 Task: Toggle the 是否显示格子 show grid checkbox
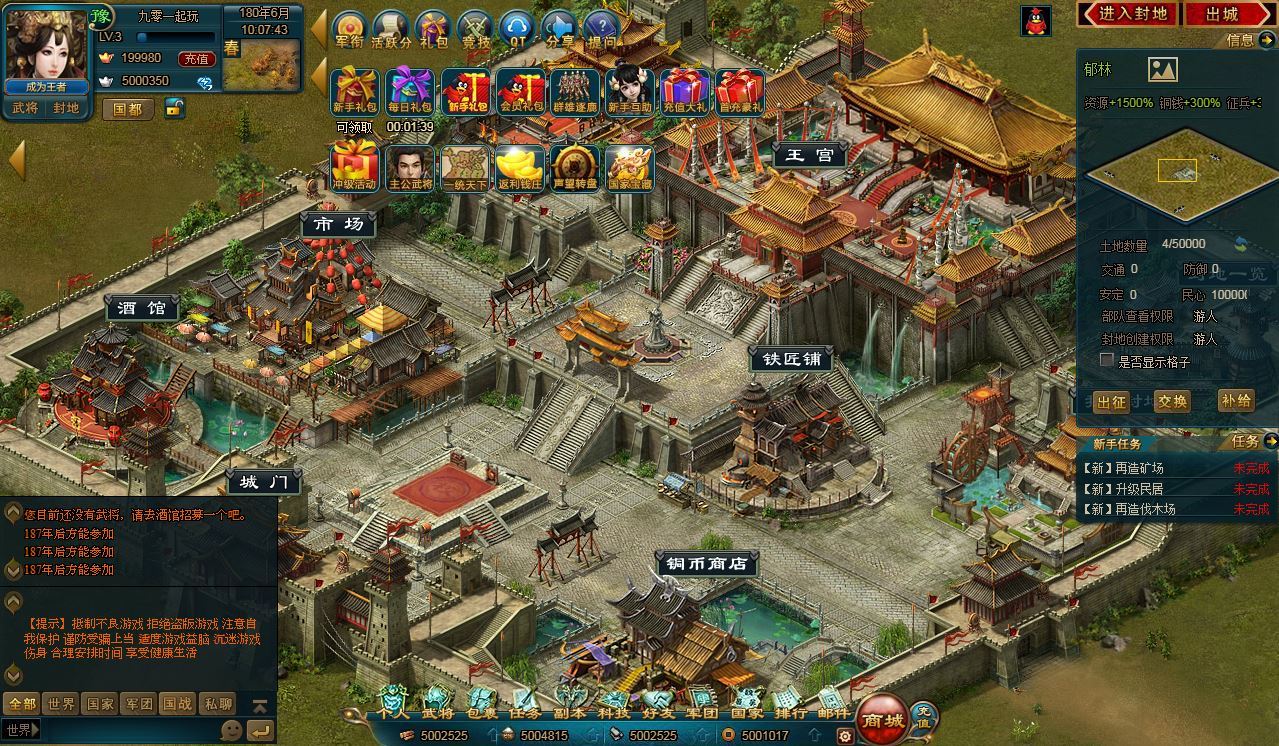tap(1107, 360)
